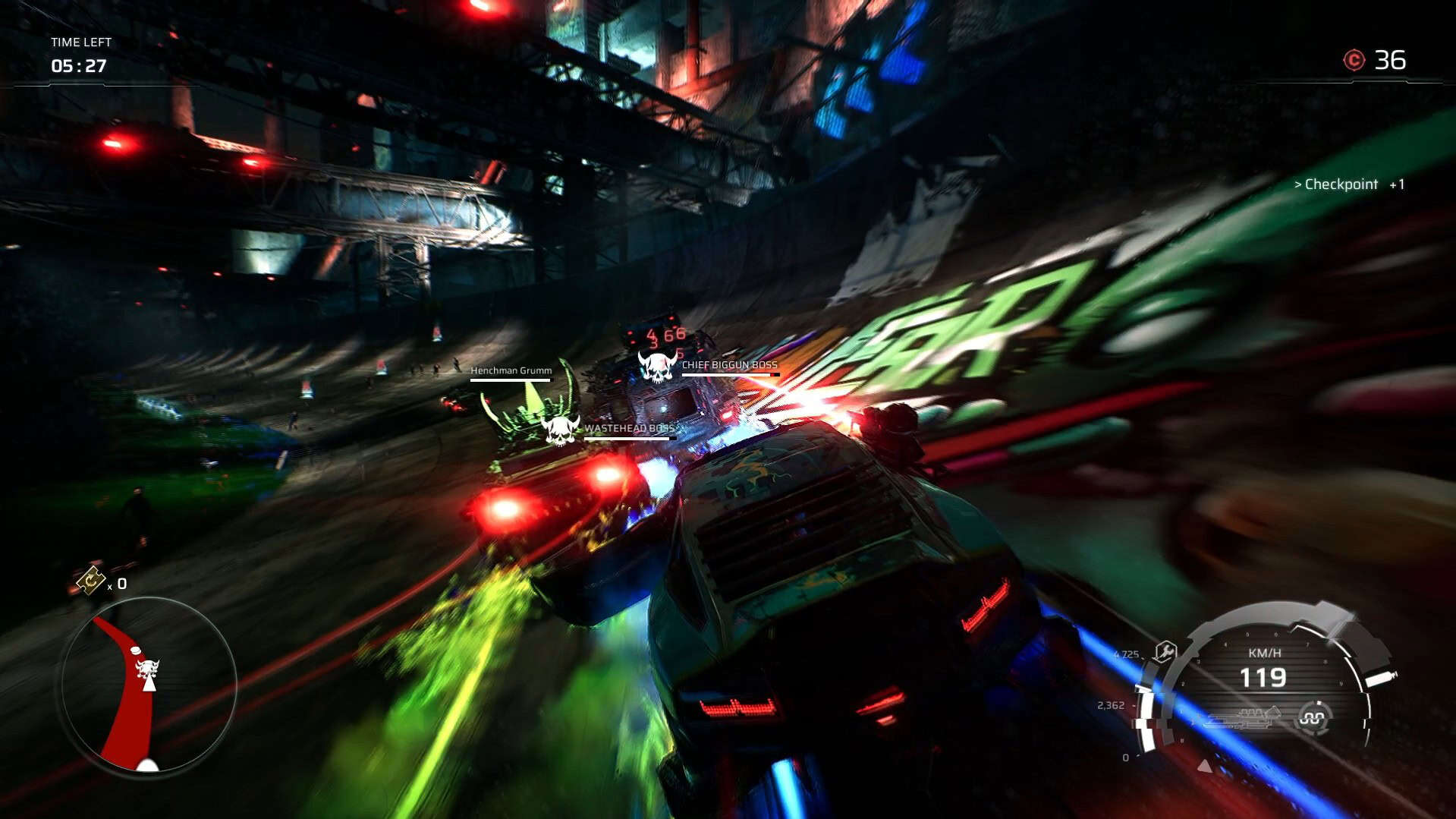
Task: Click the circular track minimap
Action: [149, 686]
